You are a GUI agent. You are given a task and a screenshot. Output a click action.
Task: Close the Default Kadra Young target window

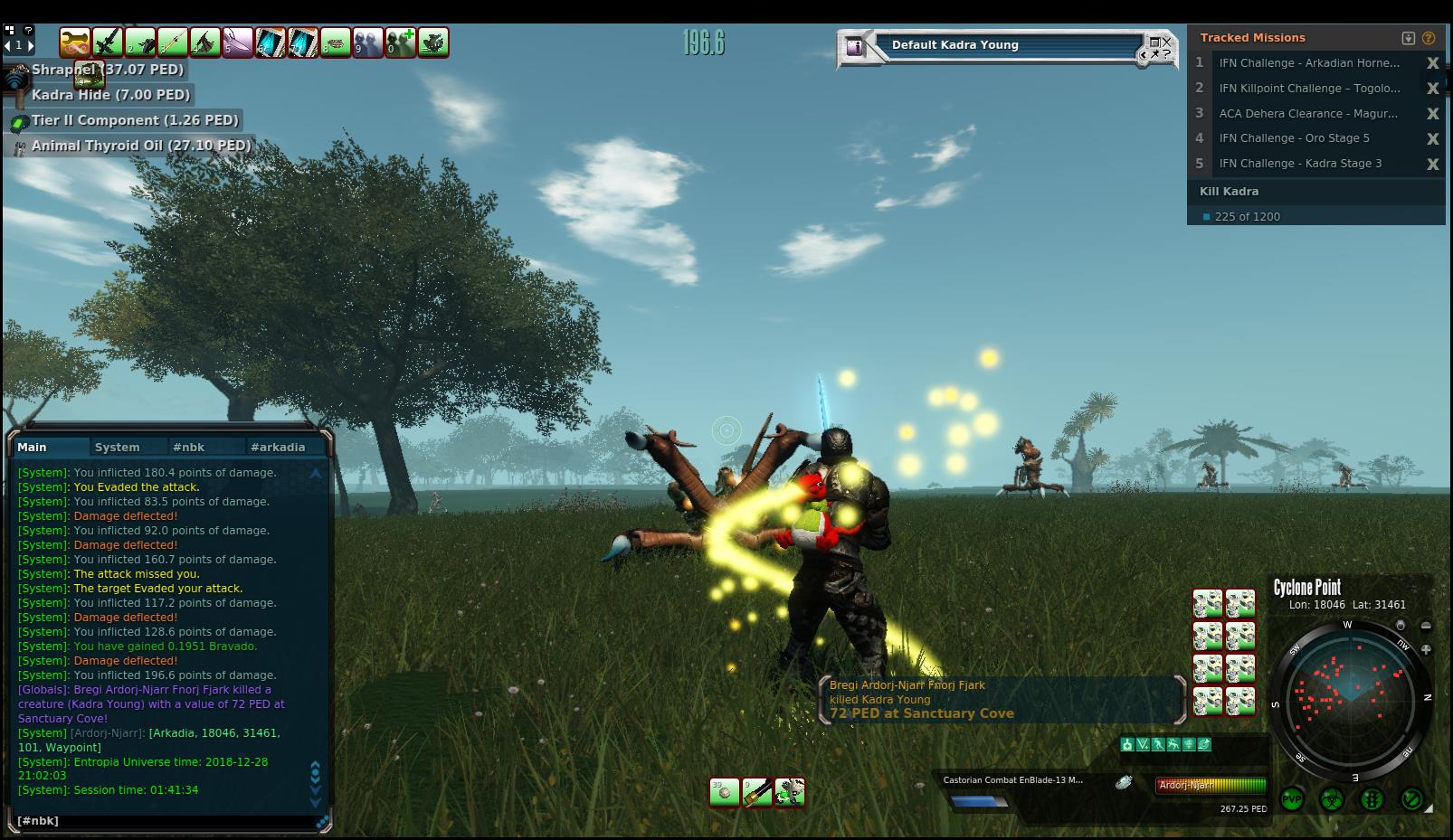click(x=1167, y=42)
